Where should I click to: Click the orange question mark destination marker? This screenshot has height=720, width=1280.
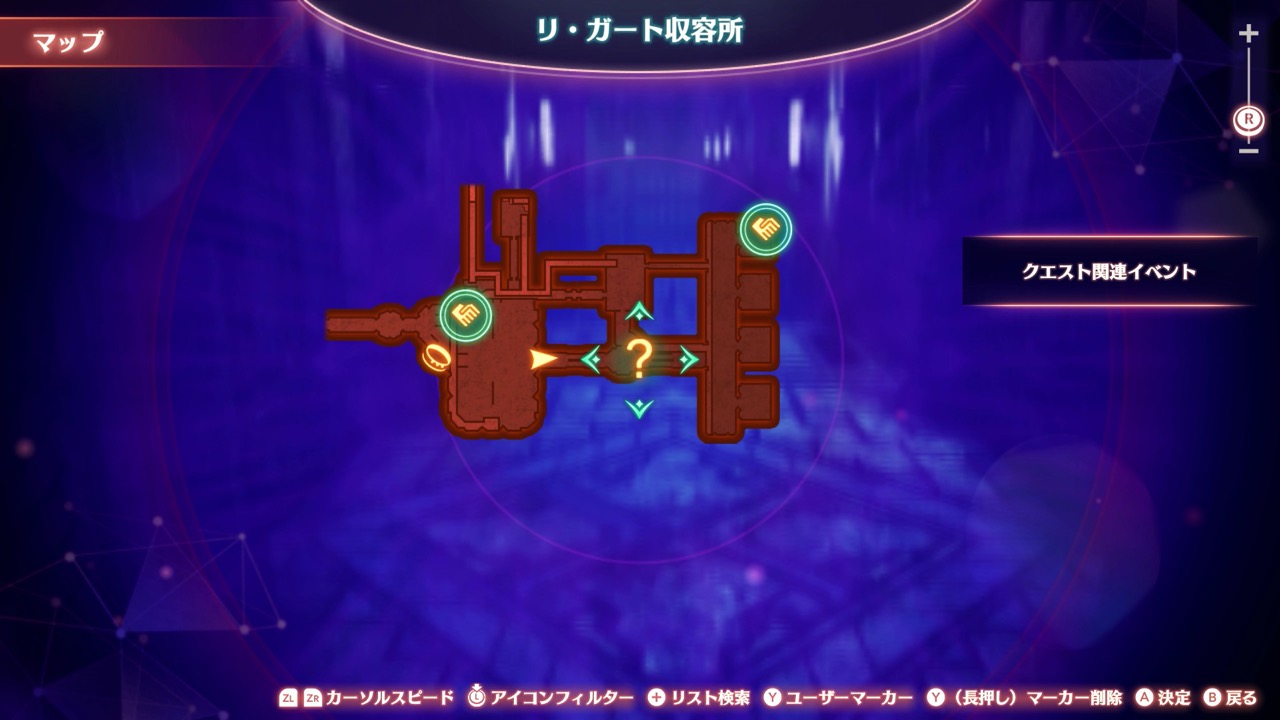tap(640, 355)
